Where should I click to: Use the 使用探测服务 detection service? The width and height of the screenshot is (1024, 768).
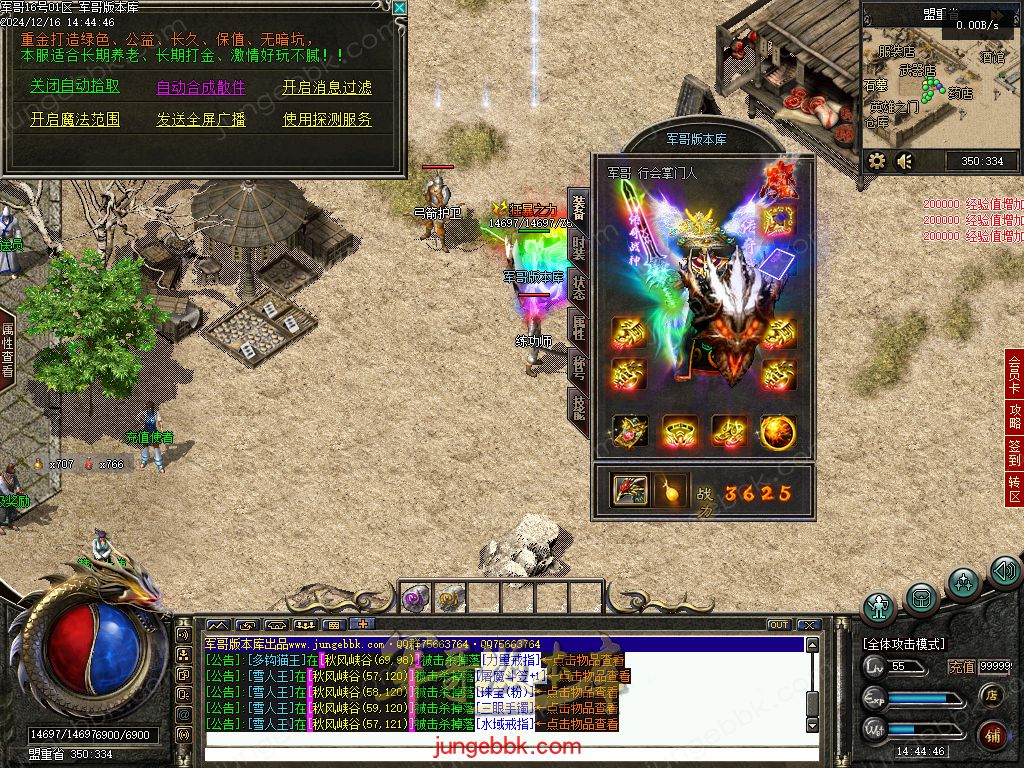click(x=327, y=119)
